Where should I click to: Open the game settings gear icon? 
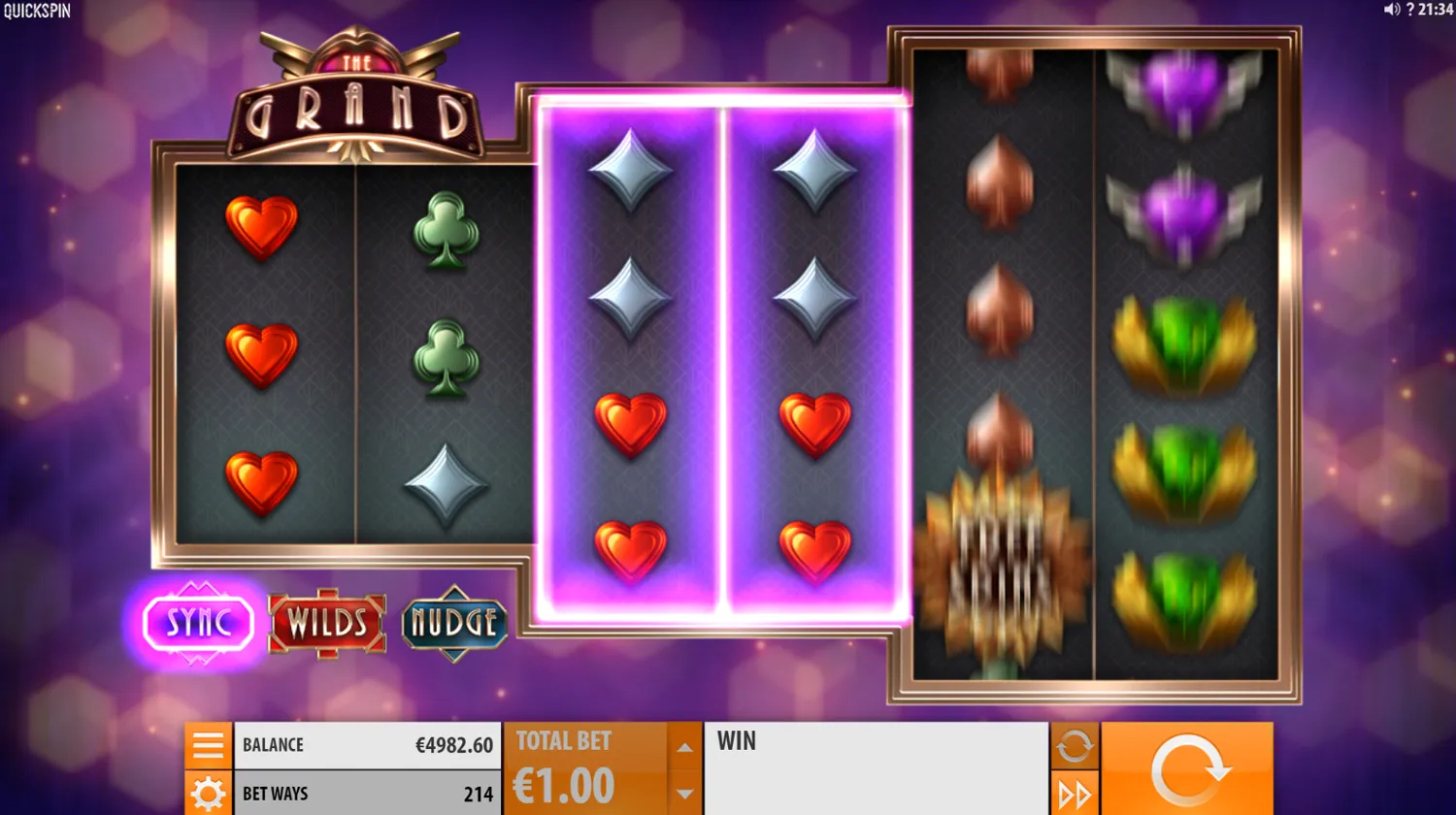click(207, 794)
